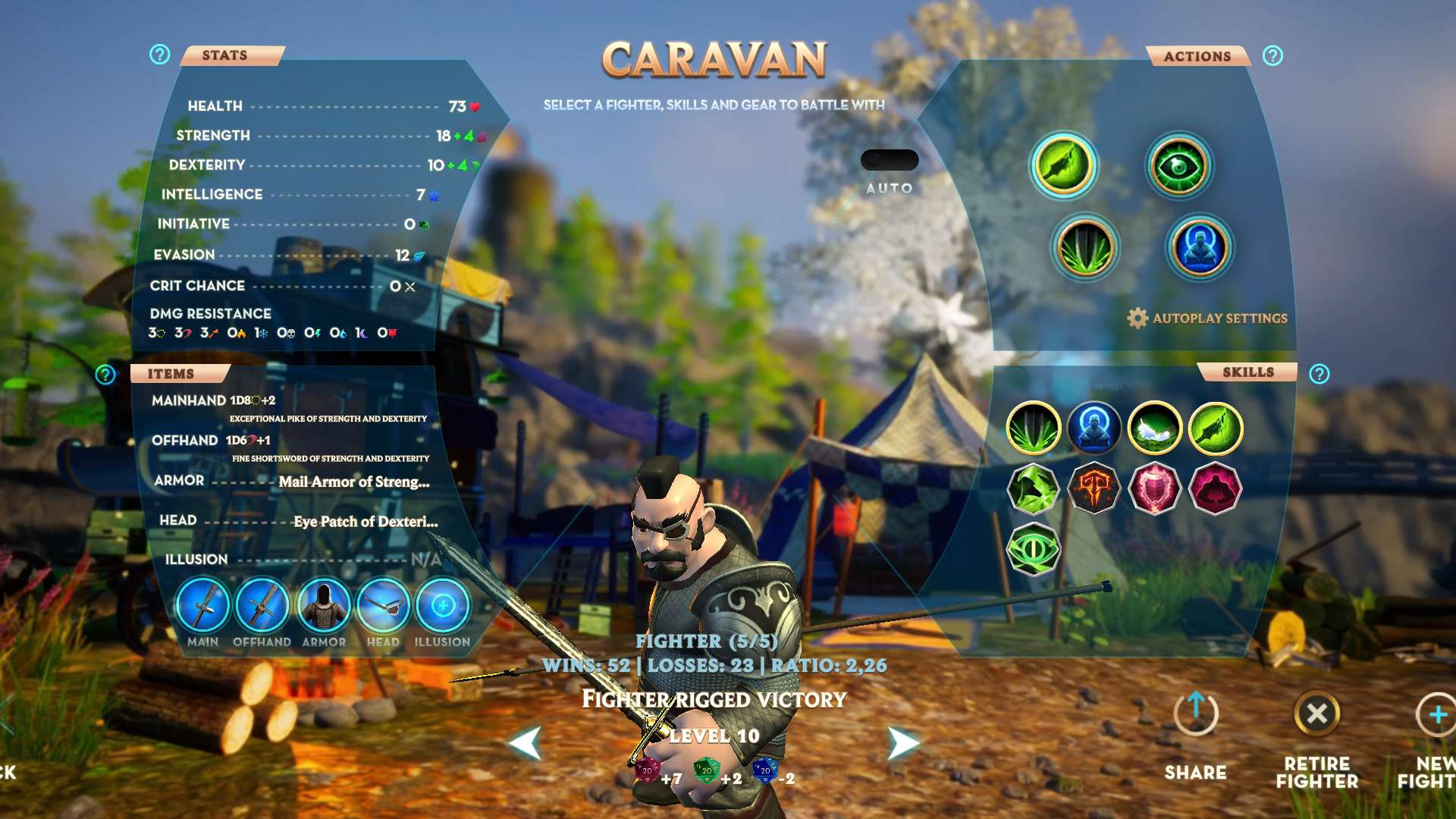Screen dimensions: 1456x819
Task: Select the blue meditating figure action
Action: [x=1200, y=248]
